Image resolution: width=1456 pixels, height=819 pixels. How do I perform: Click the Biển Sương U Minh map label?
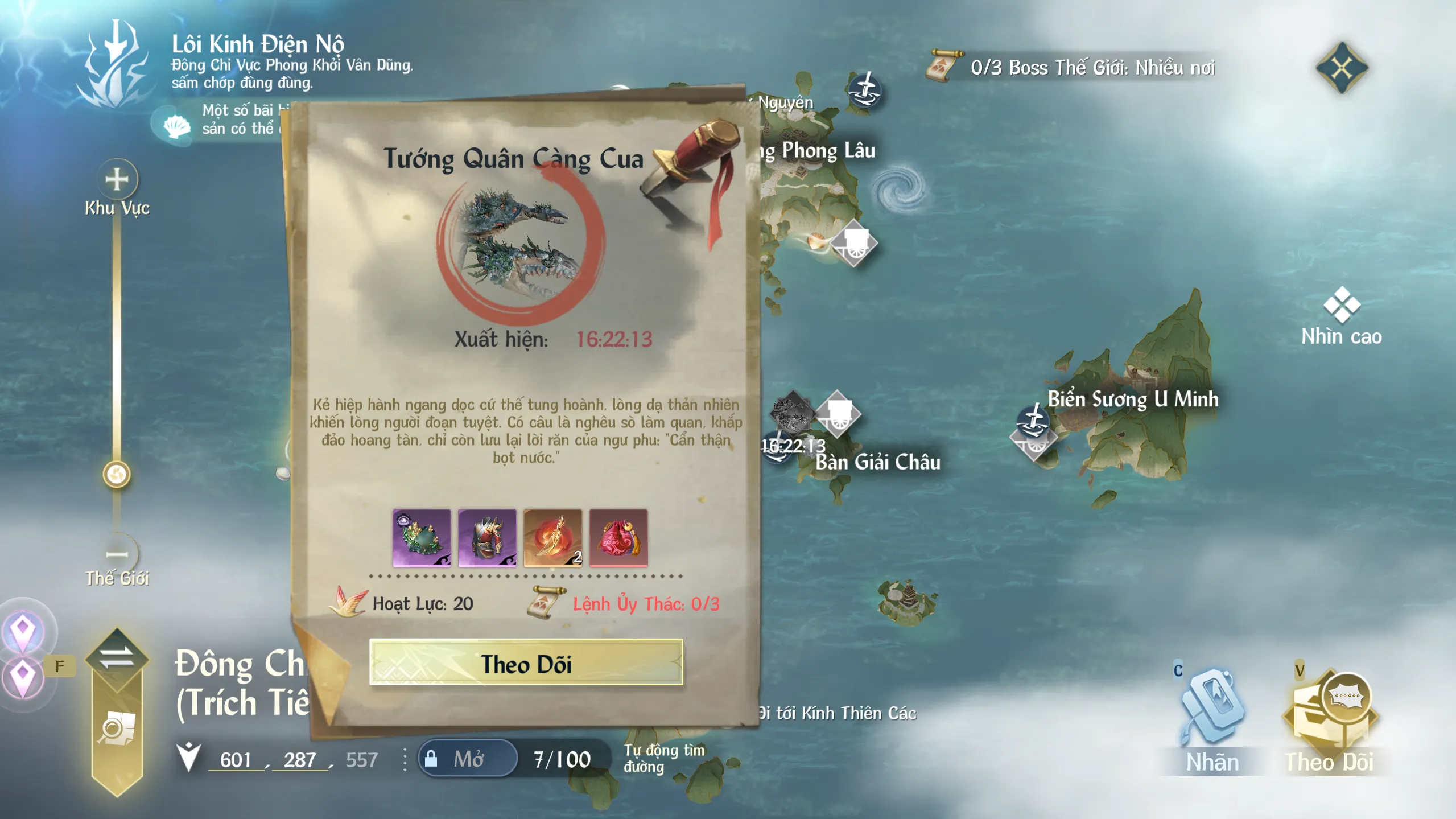pyautogui.click(x=1133, y=399)
